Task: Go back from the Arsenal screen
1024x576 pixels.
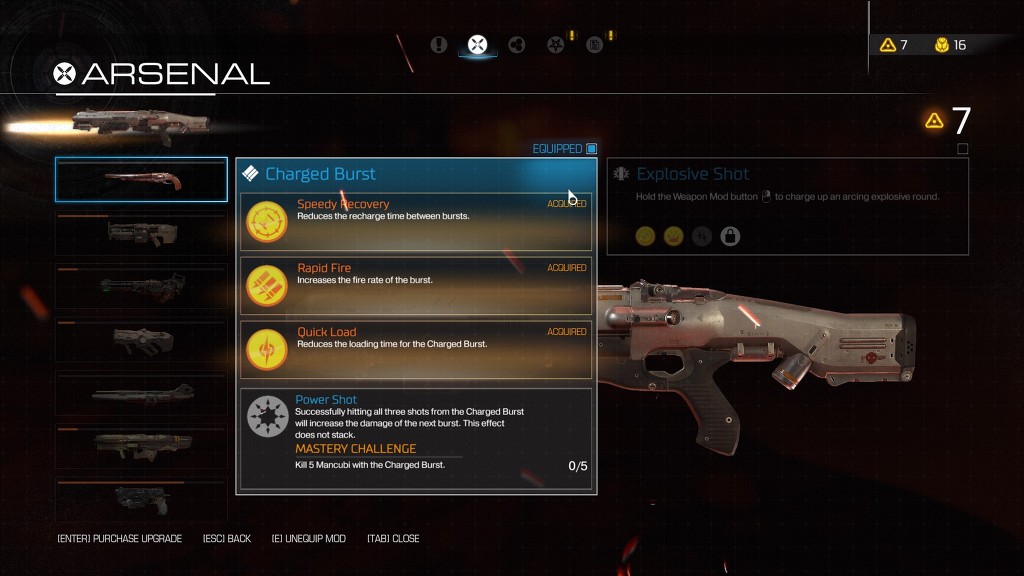Action: pos(226,539)
